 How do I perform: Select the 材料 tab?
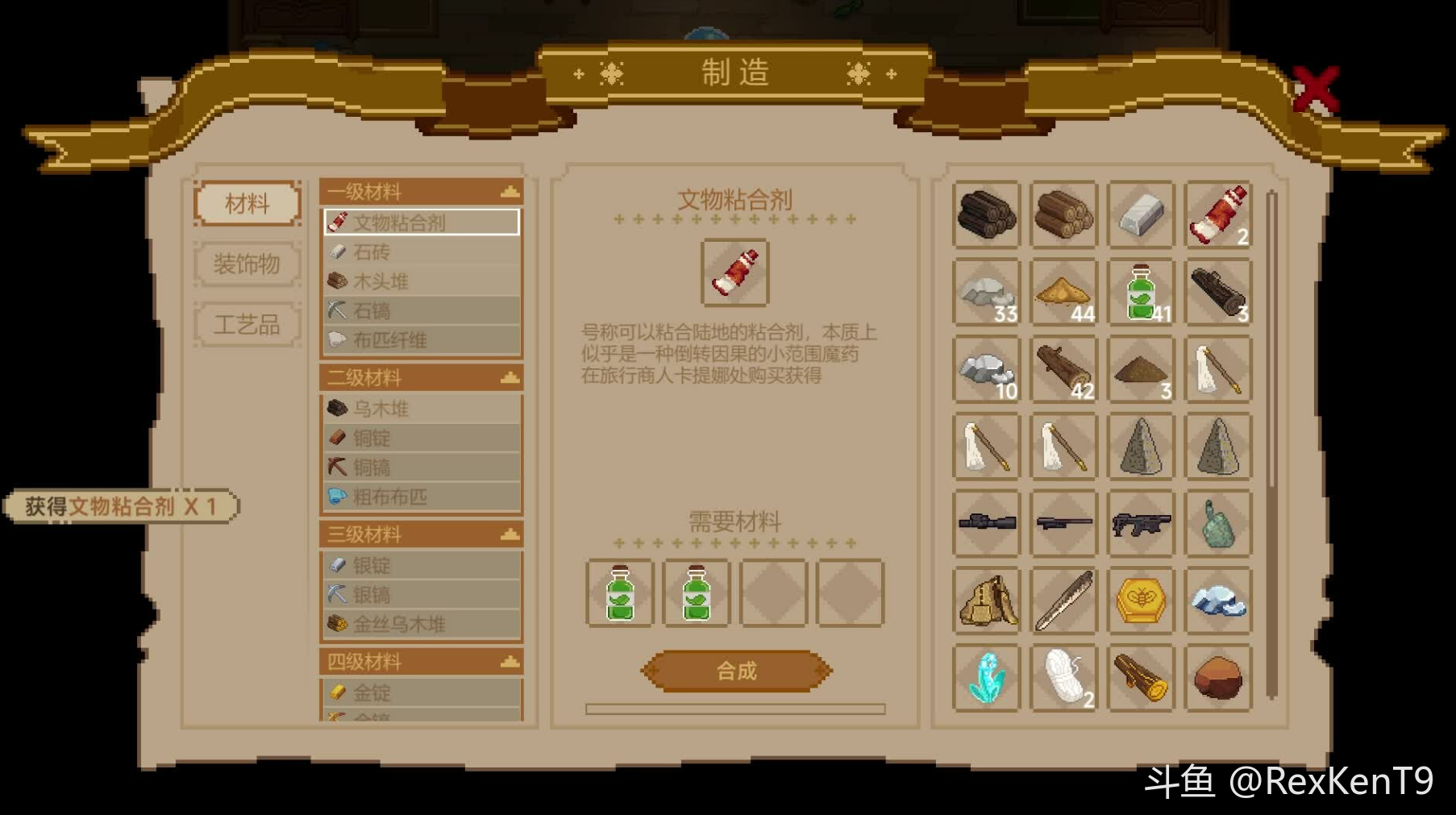pyautogui.click(x=247, y=203)
